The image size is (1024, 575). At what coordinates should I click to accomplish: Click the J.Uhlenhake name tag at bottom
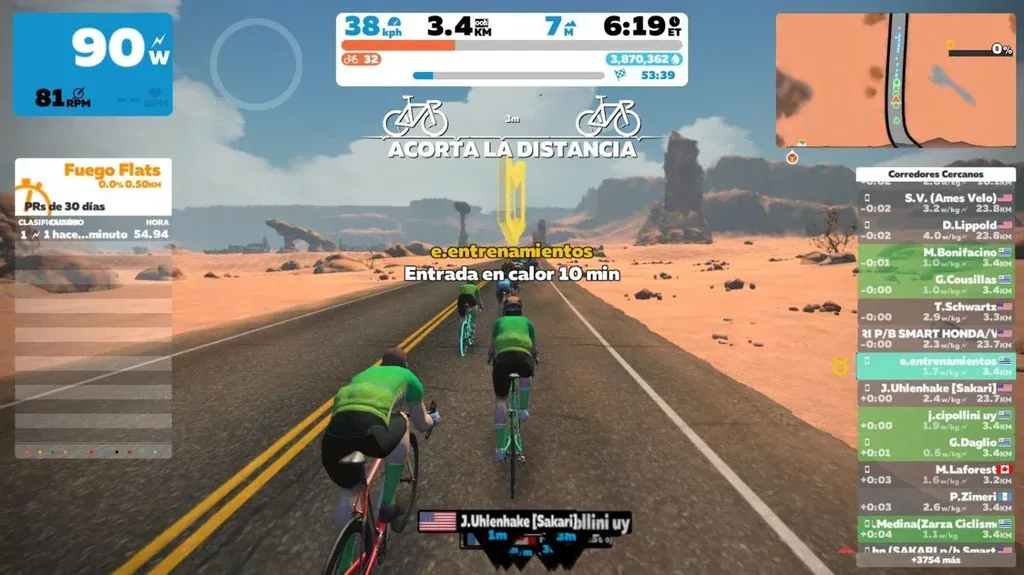[516, 521]
